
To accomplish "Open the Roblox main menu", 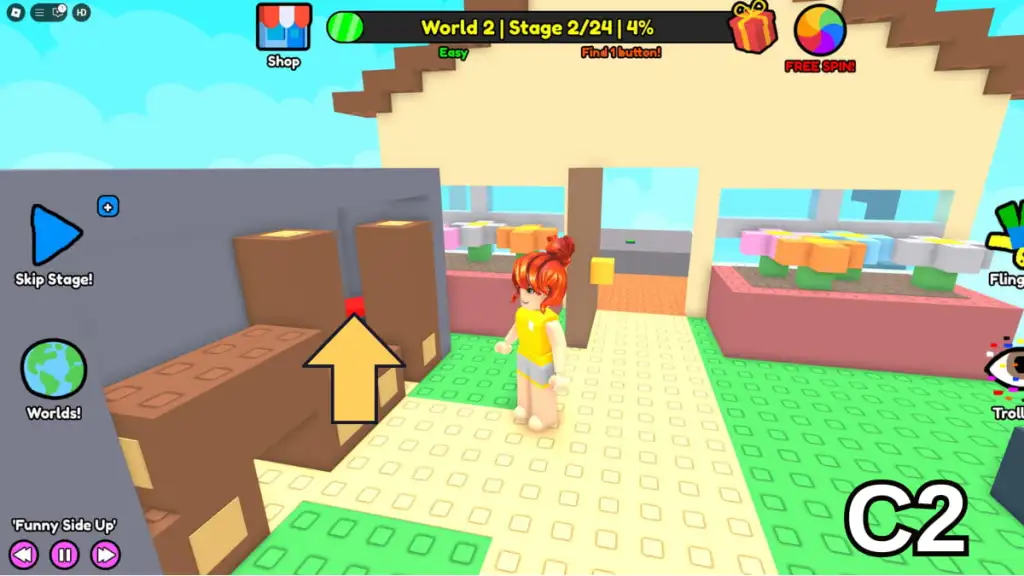I will pos(17,13).
